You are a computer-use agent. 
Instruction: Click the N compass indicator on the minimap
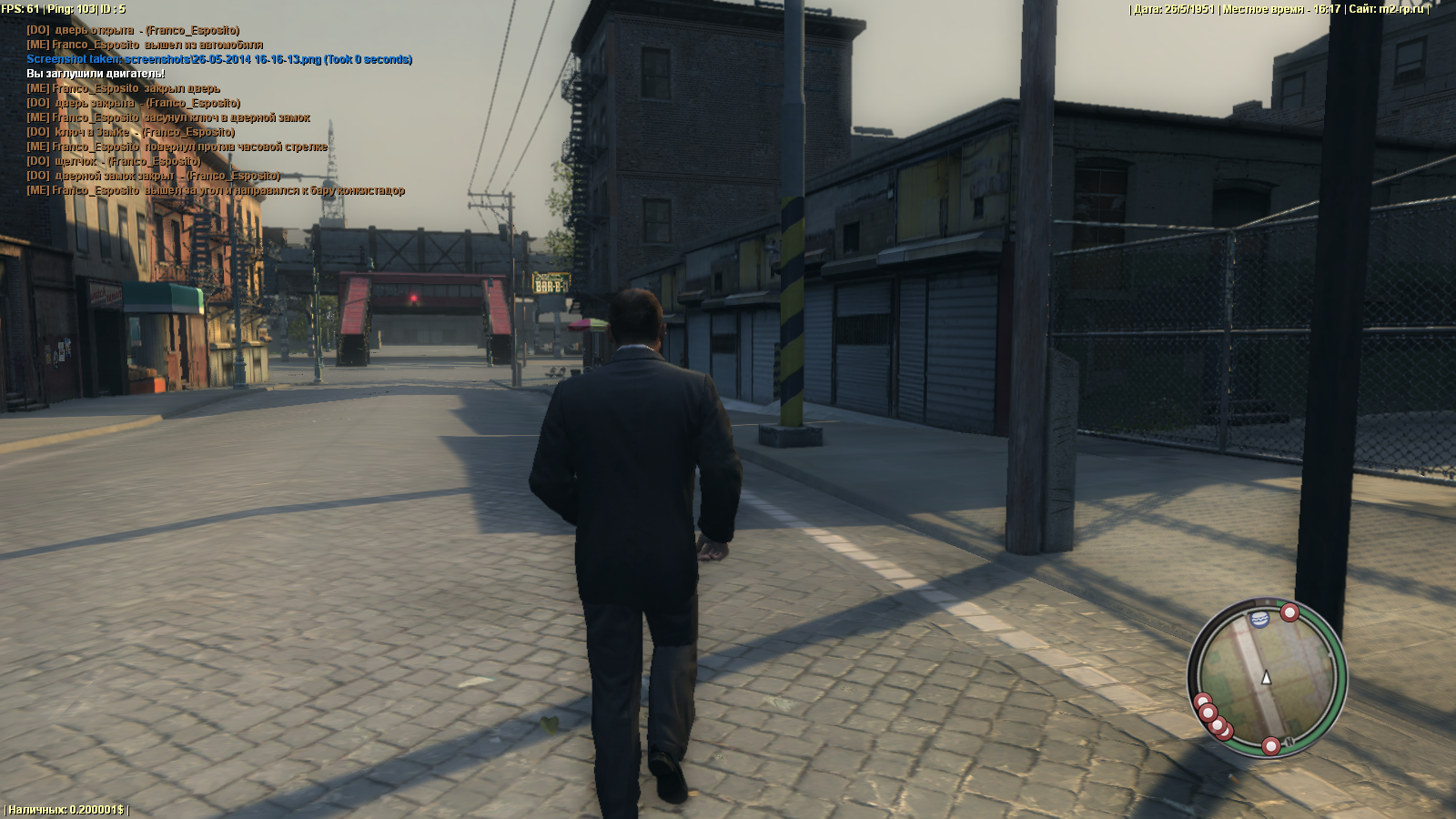[1289, 742]
